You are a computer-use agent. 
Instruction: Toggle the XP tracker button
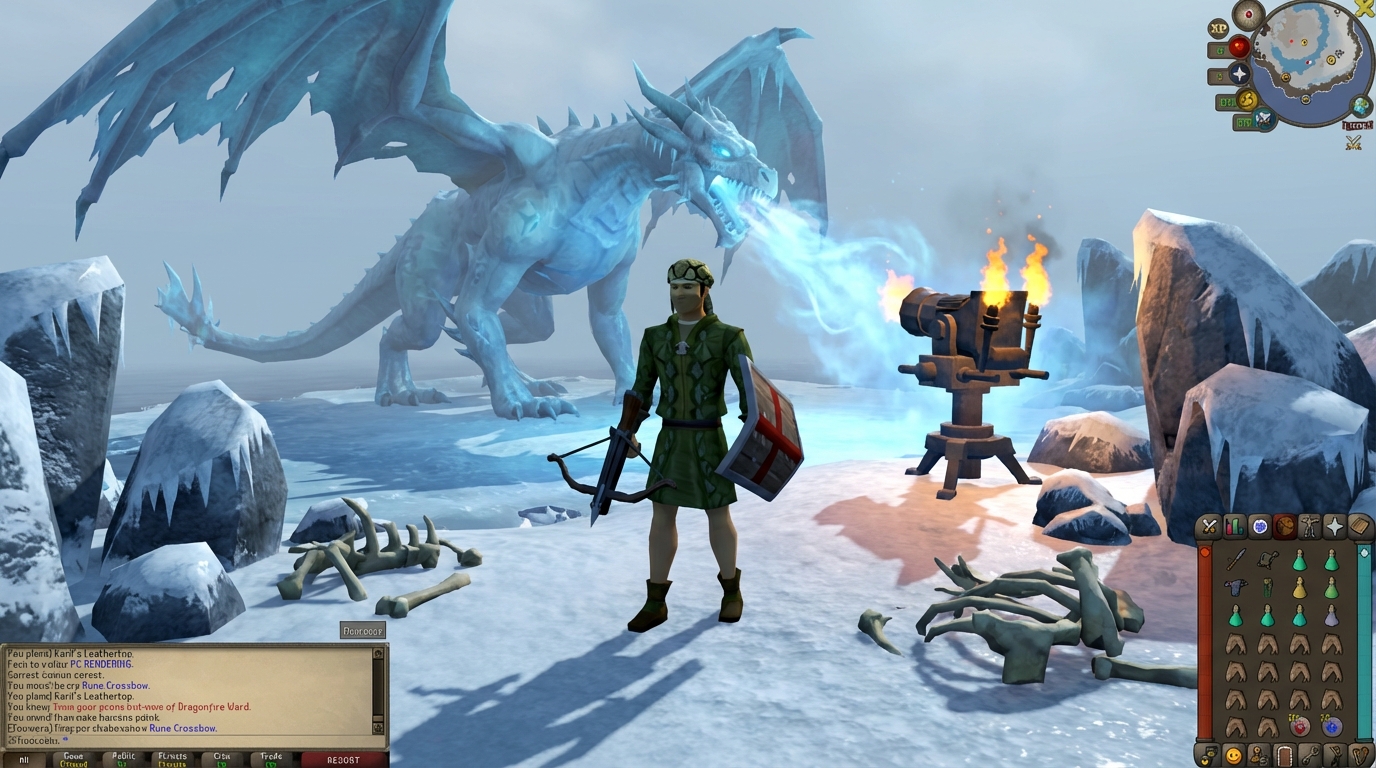pyautogui.click(x=1218, y=29)
